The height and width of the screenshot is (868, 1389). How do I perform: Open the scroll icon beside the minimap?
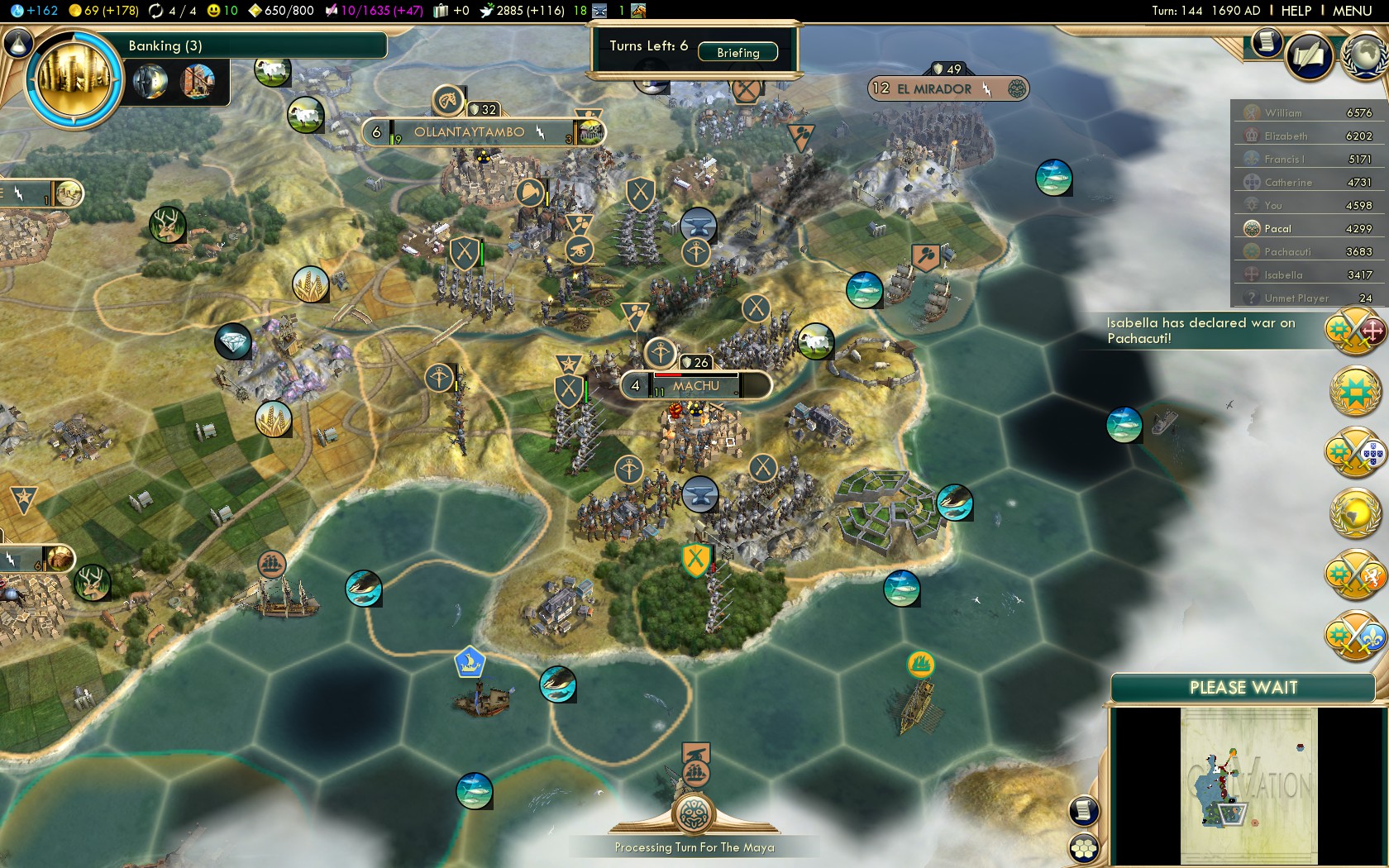pos(1083,811)
